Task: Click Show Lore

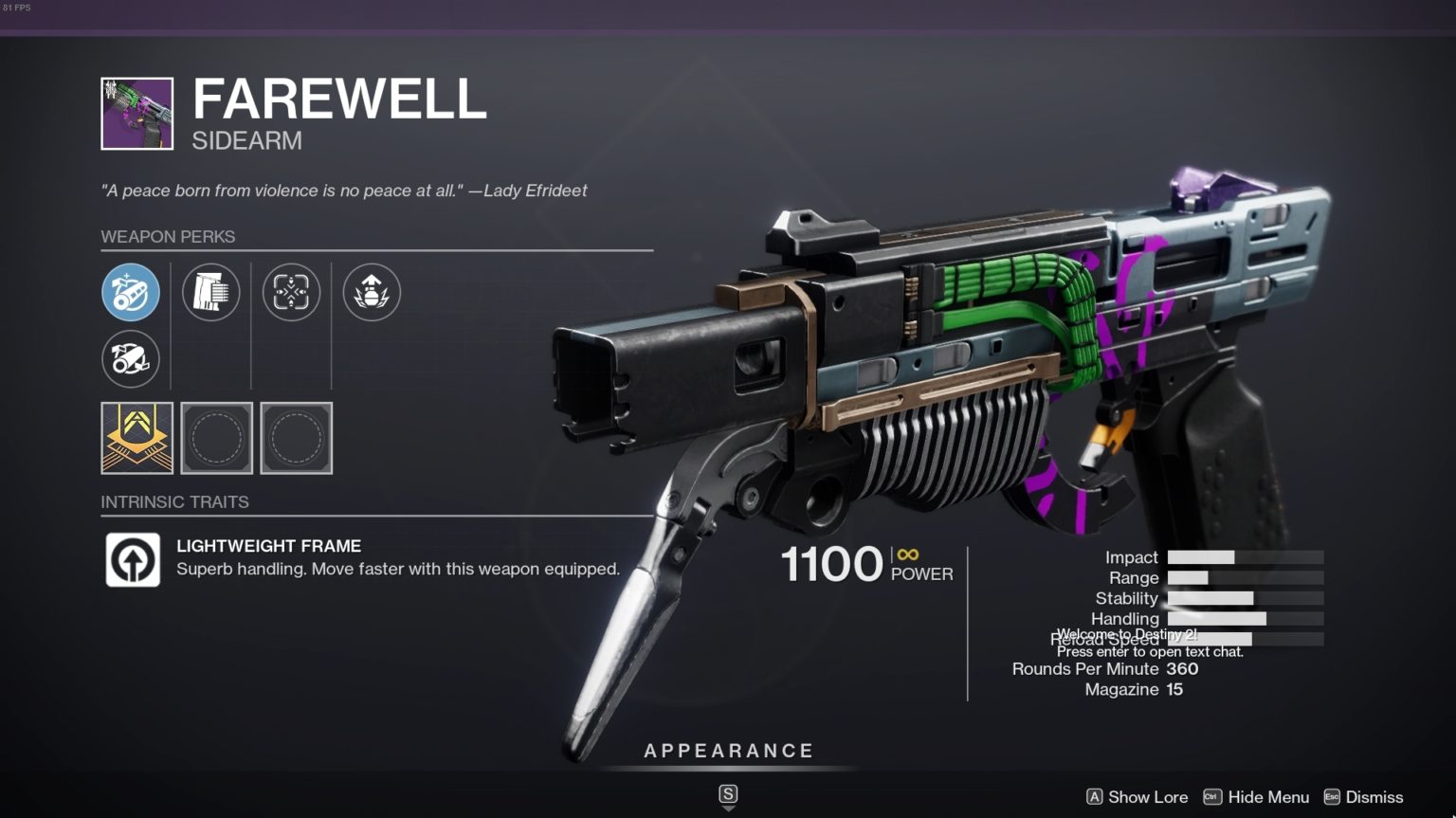Action: tap(1150, 797)
